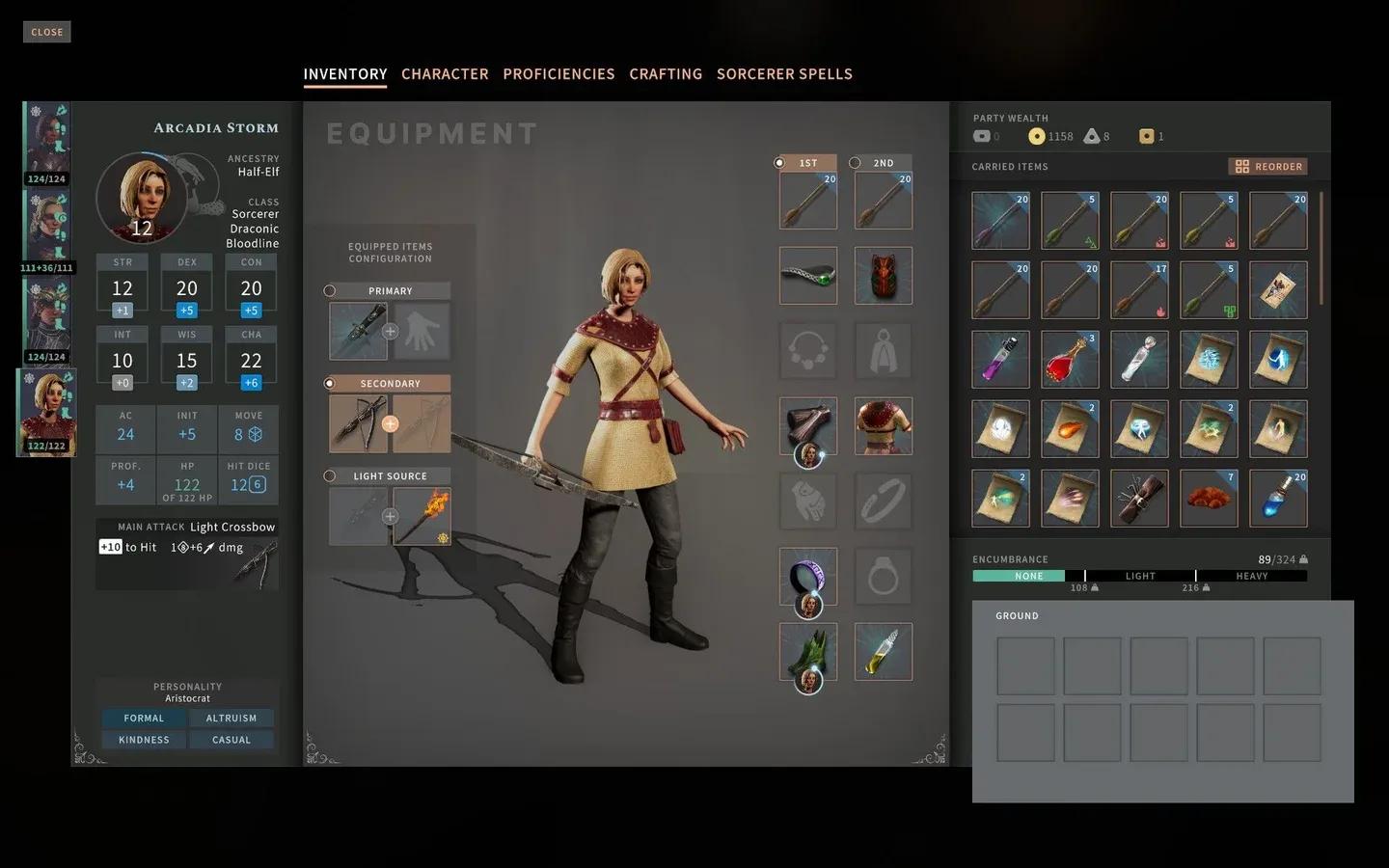Click the rolled scroll case in carried items

point(1139,498)
